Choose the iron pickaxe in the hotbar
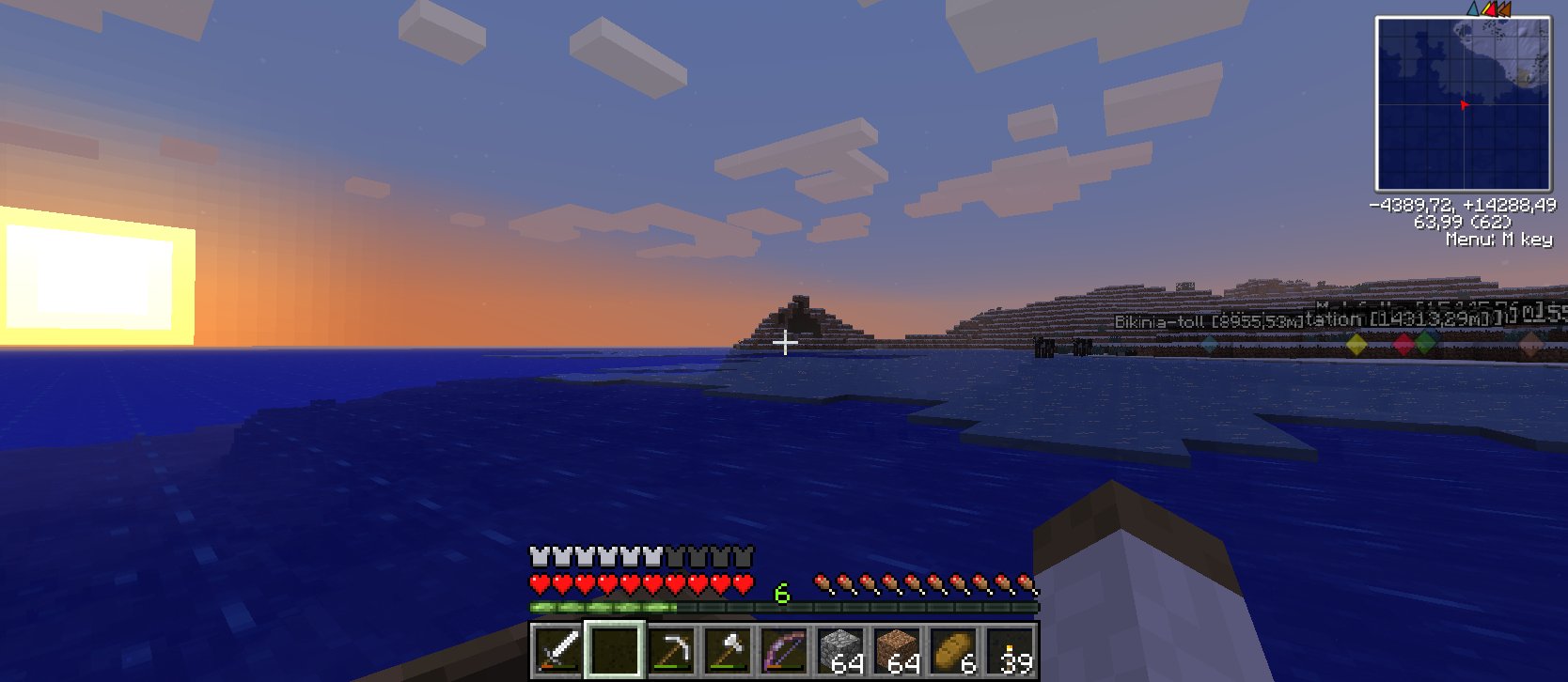This screenshot has width=1568, height=682. tap(671, 650)
